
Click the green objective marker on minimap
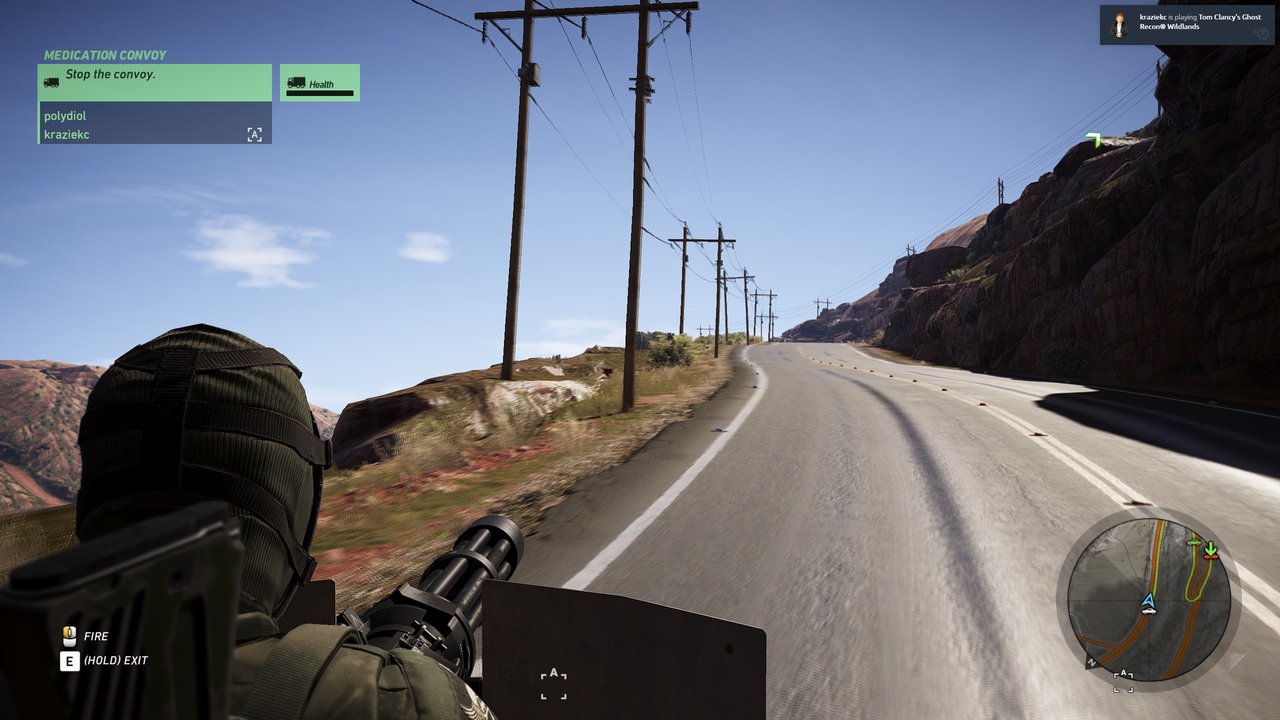[1211, 549]
